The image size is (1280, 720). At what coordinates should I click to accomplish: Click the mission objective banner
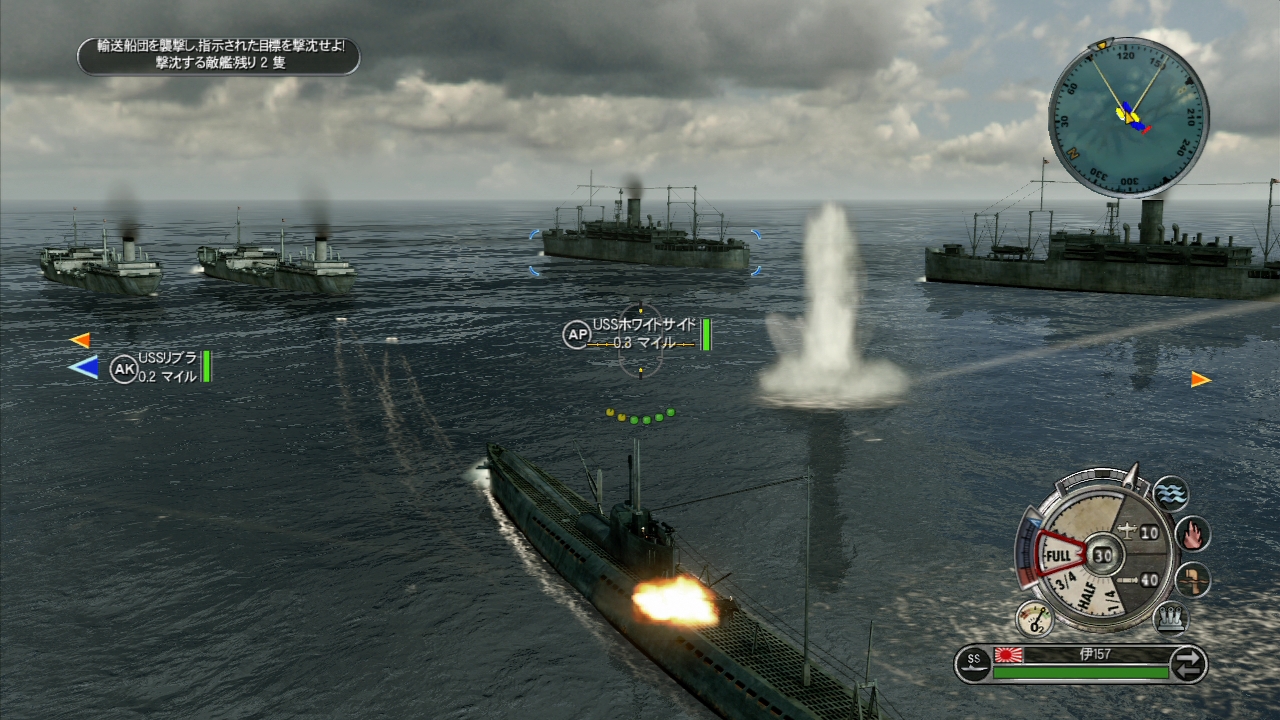(x=219, y=55)
